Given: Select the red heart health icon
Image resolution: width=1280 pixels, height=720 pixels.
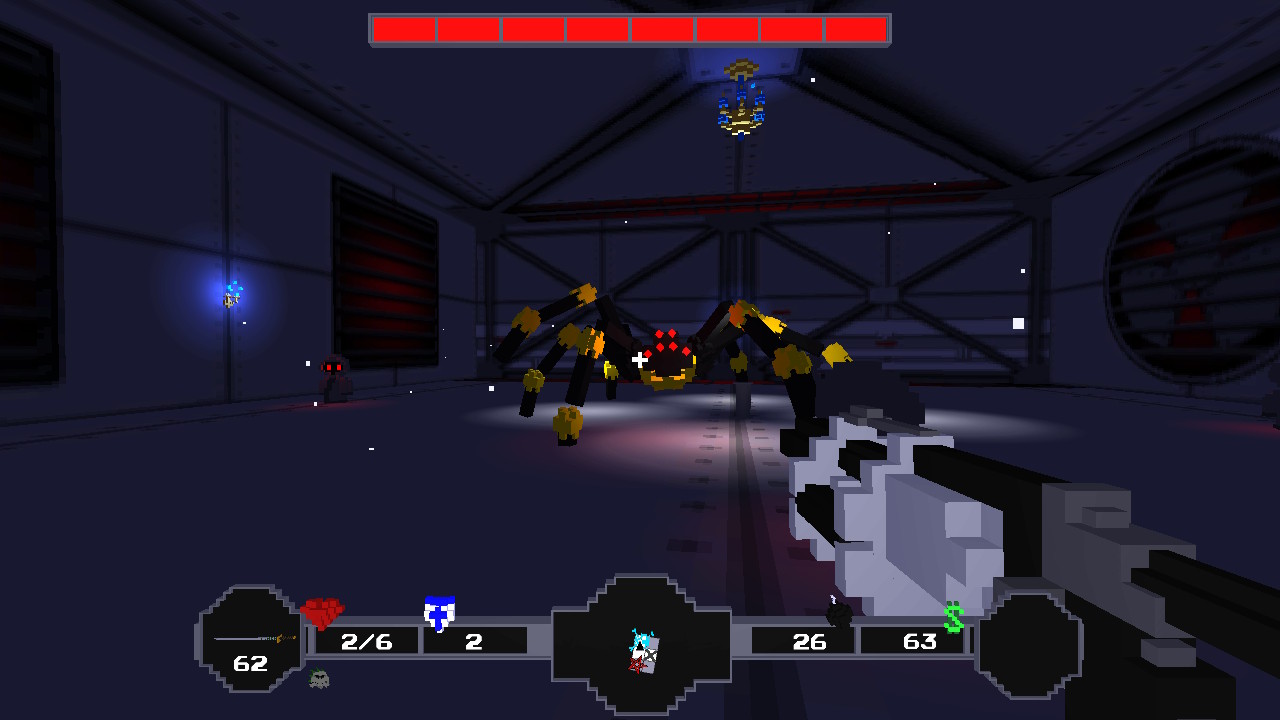Looking at the screenshot, I should point(321,612).
